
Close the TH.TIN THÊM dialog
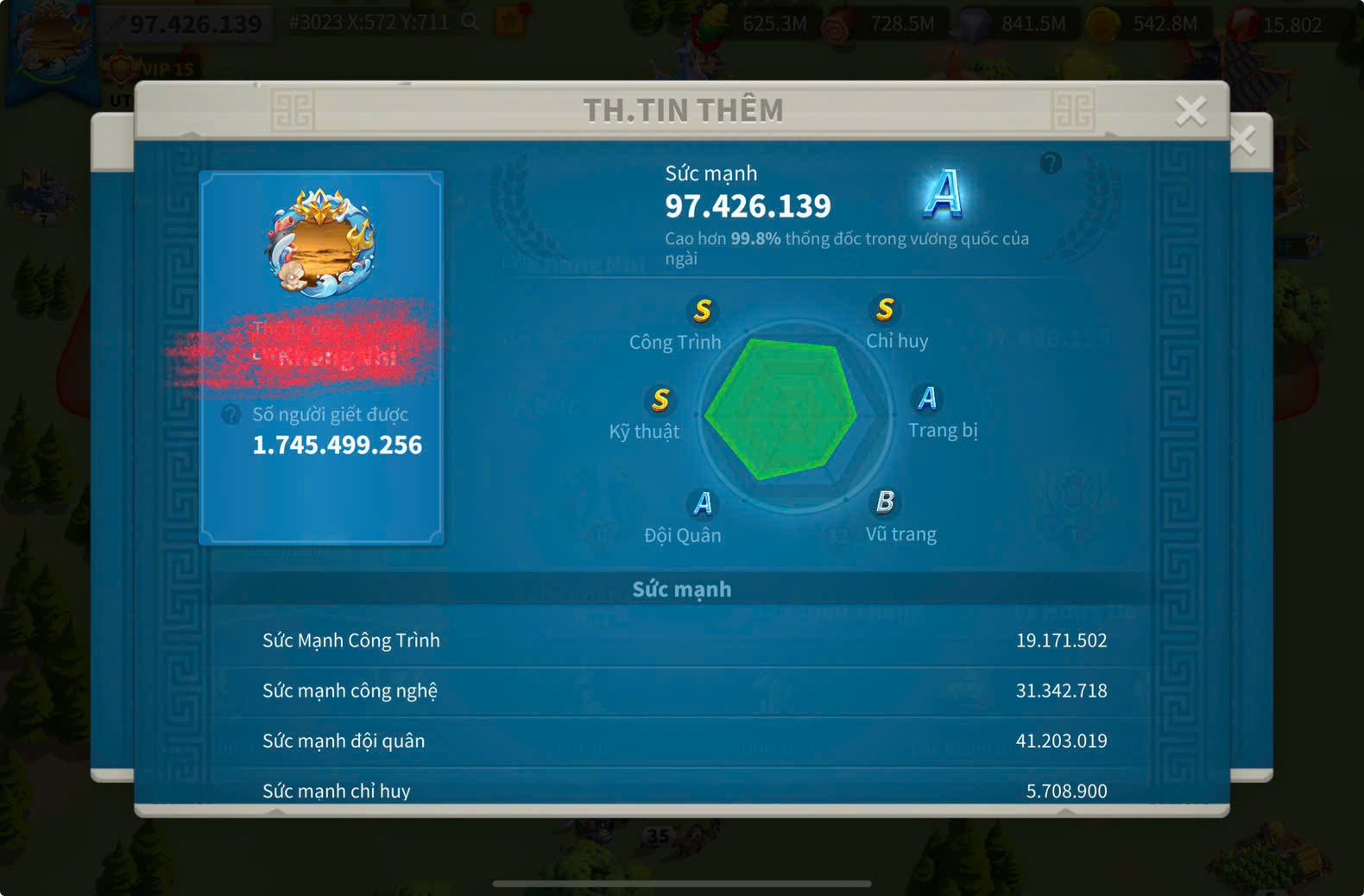coord(1190,110)
